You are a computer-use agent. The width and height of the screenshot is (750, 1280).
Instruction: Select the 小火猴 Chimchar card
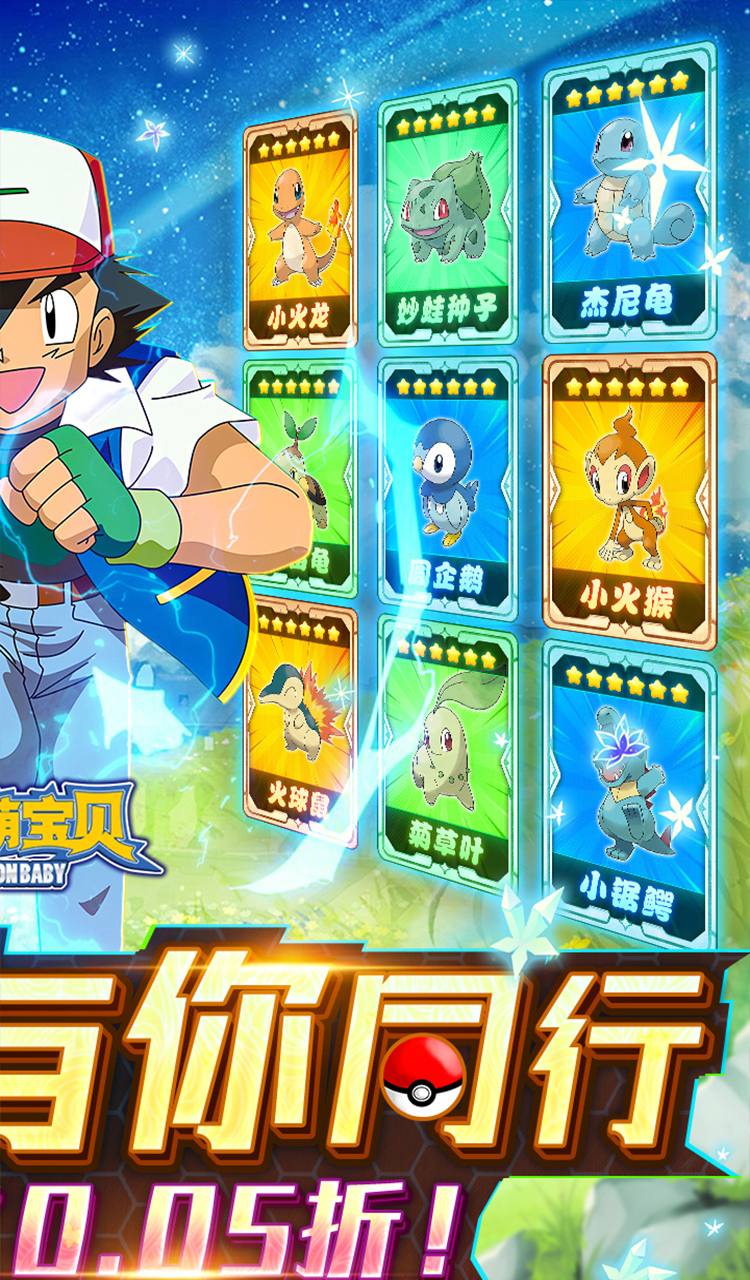tap(629, 490)
